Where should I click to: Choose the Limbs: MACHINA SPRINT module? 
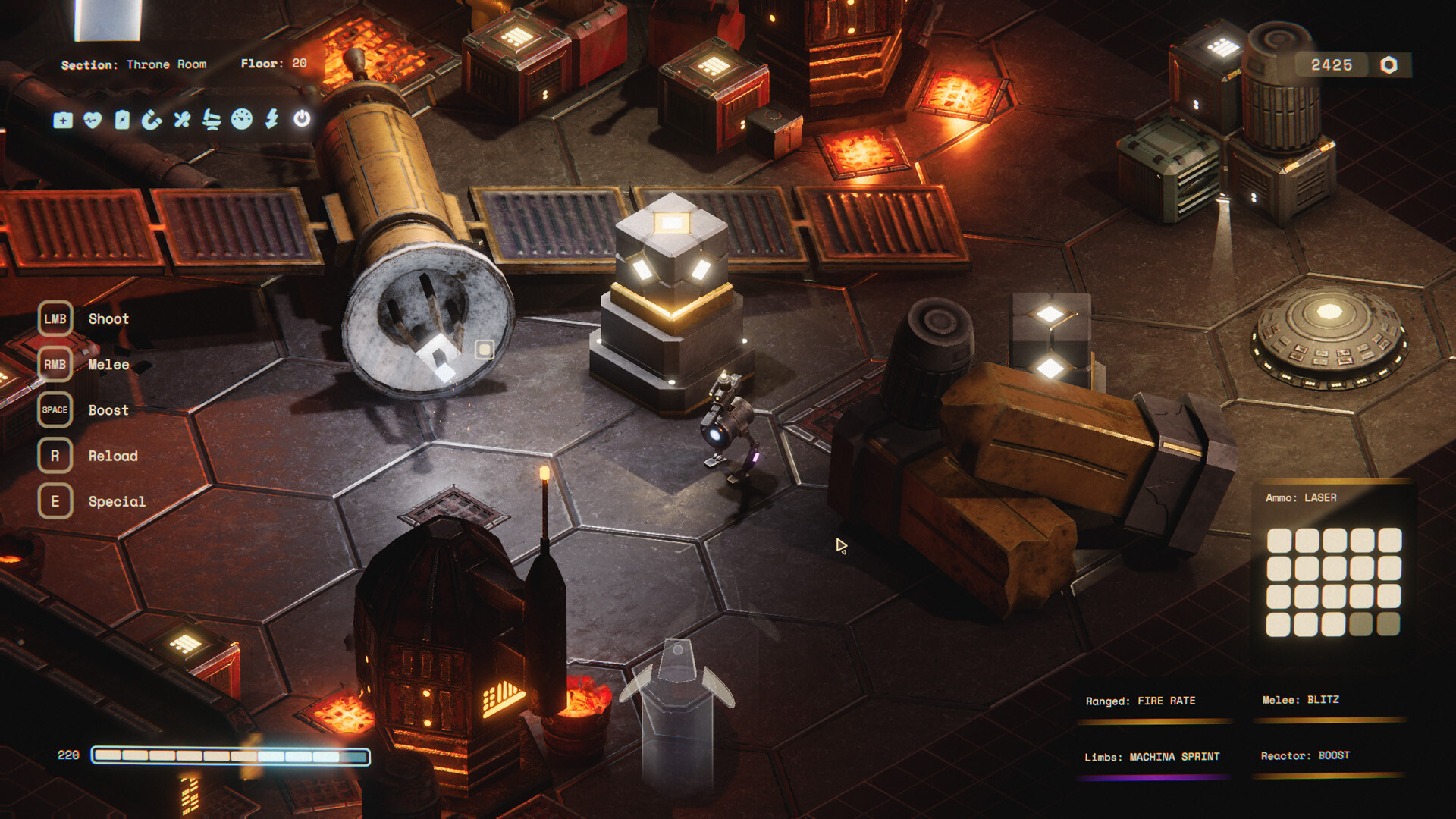[x=1152, y=757]
